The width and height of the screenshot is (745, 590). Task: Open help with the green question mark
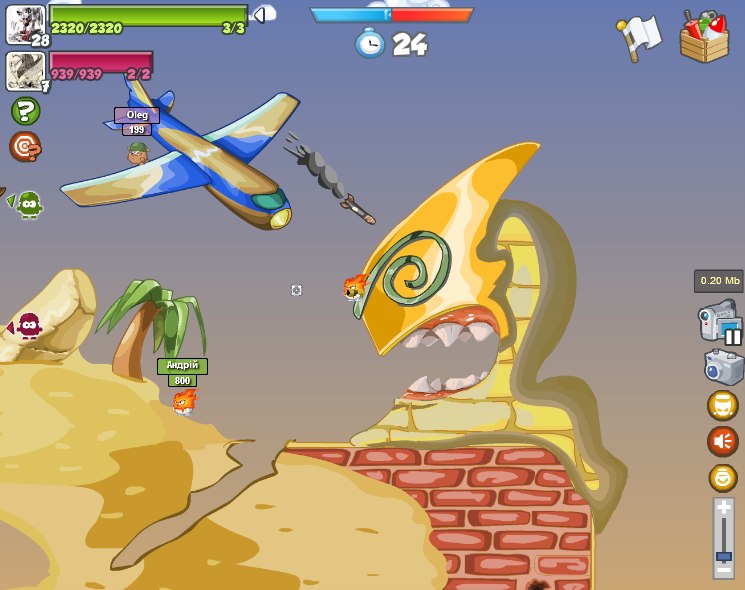pos(25,111)
